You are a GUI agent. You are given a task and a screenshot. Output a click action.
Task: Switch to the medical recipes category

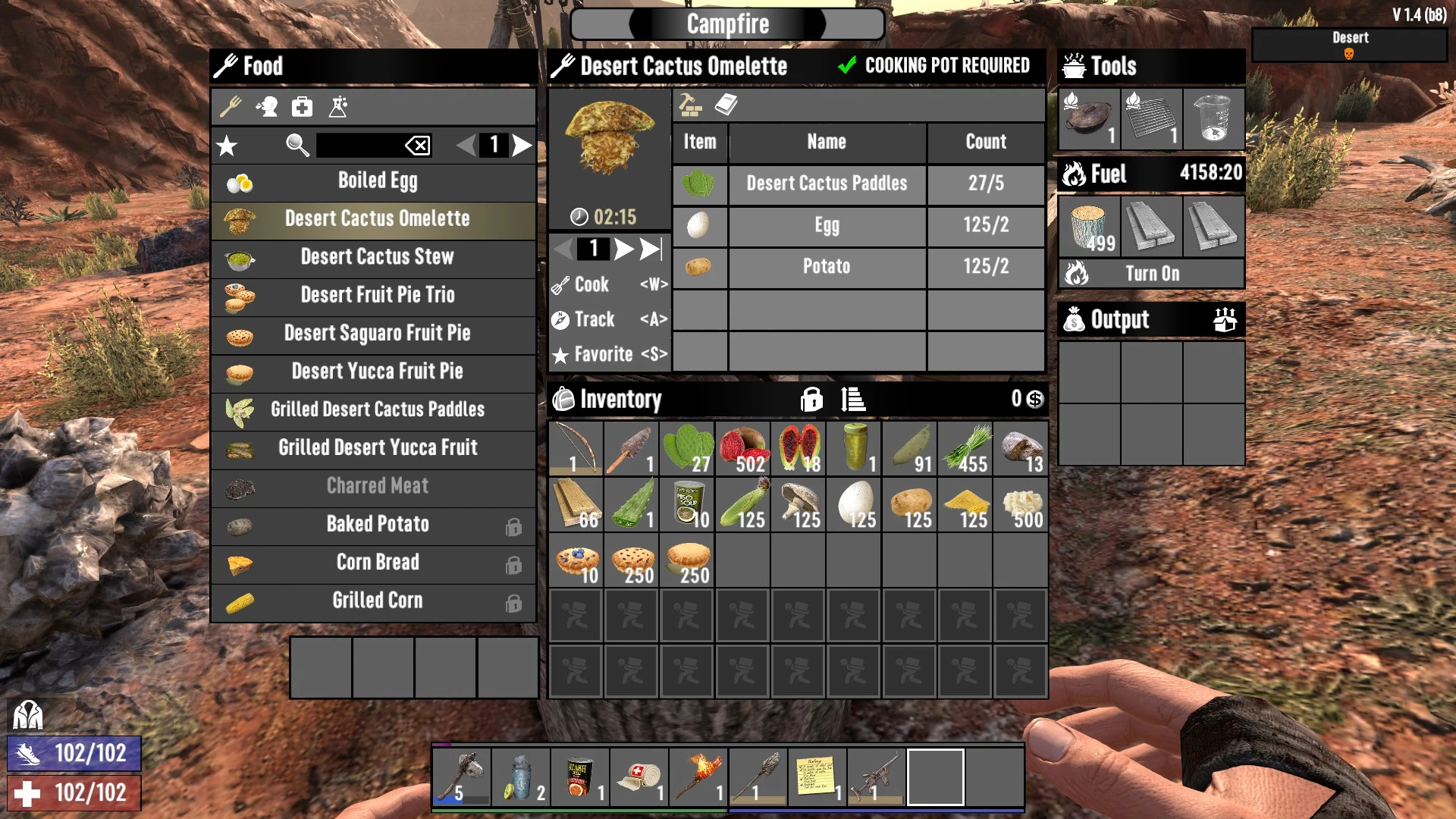pos(302,107)
